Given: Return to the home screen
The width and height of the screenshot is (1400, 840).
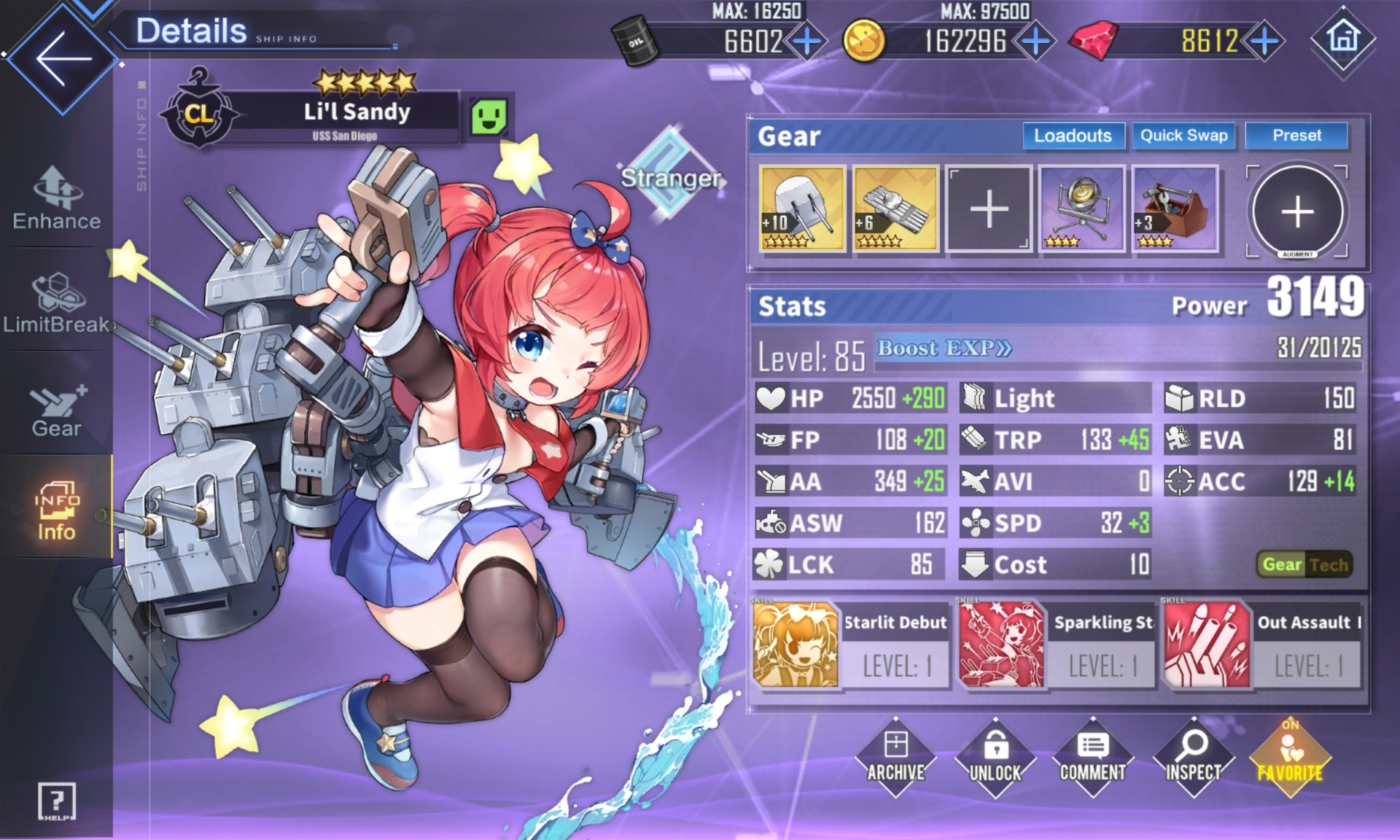Looking at the screenshot, I should pyautogui.click(x=1343, y=38).
